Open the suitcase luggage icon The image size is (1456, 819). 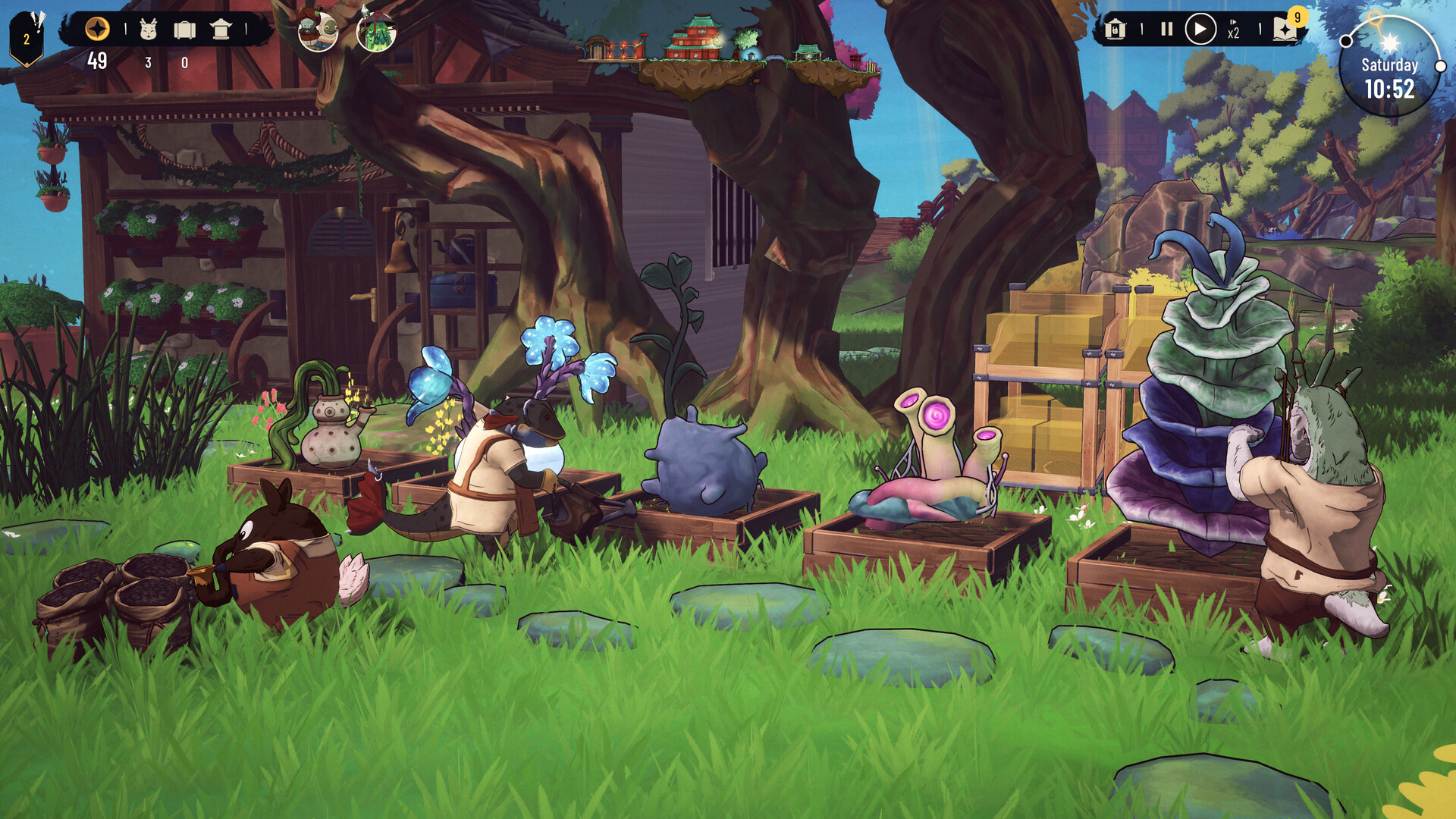(x=184, y=30)
